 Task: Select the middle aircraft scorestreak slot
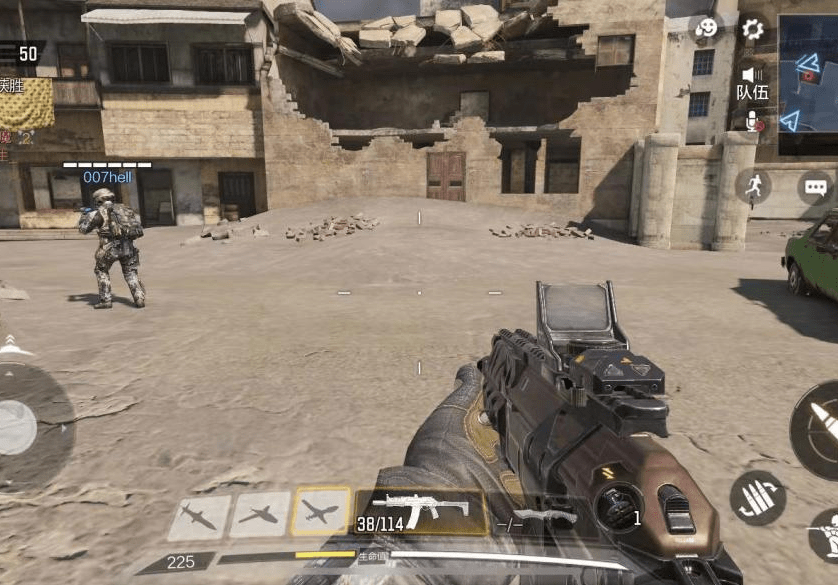(260, 514)
